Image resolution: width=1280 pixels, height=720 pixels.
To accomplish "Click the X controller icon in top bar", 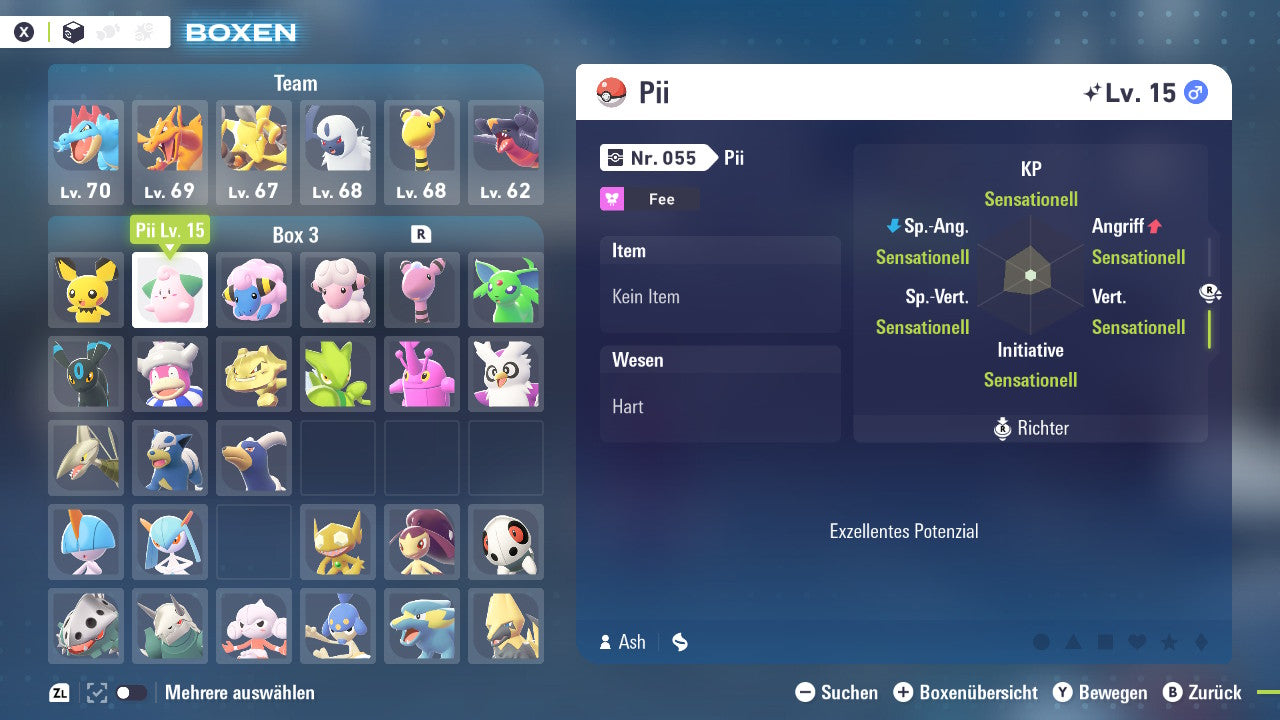I will [25, 31].
